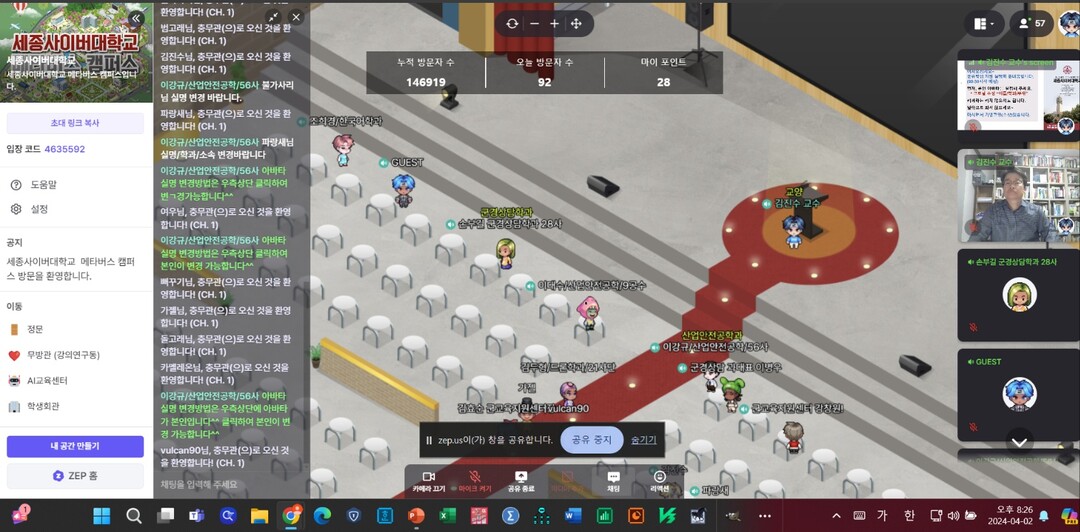This screenshot has width=1080, height=532.
Task: Open the participant list showing 57
Action: (1029, 23)
